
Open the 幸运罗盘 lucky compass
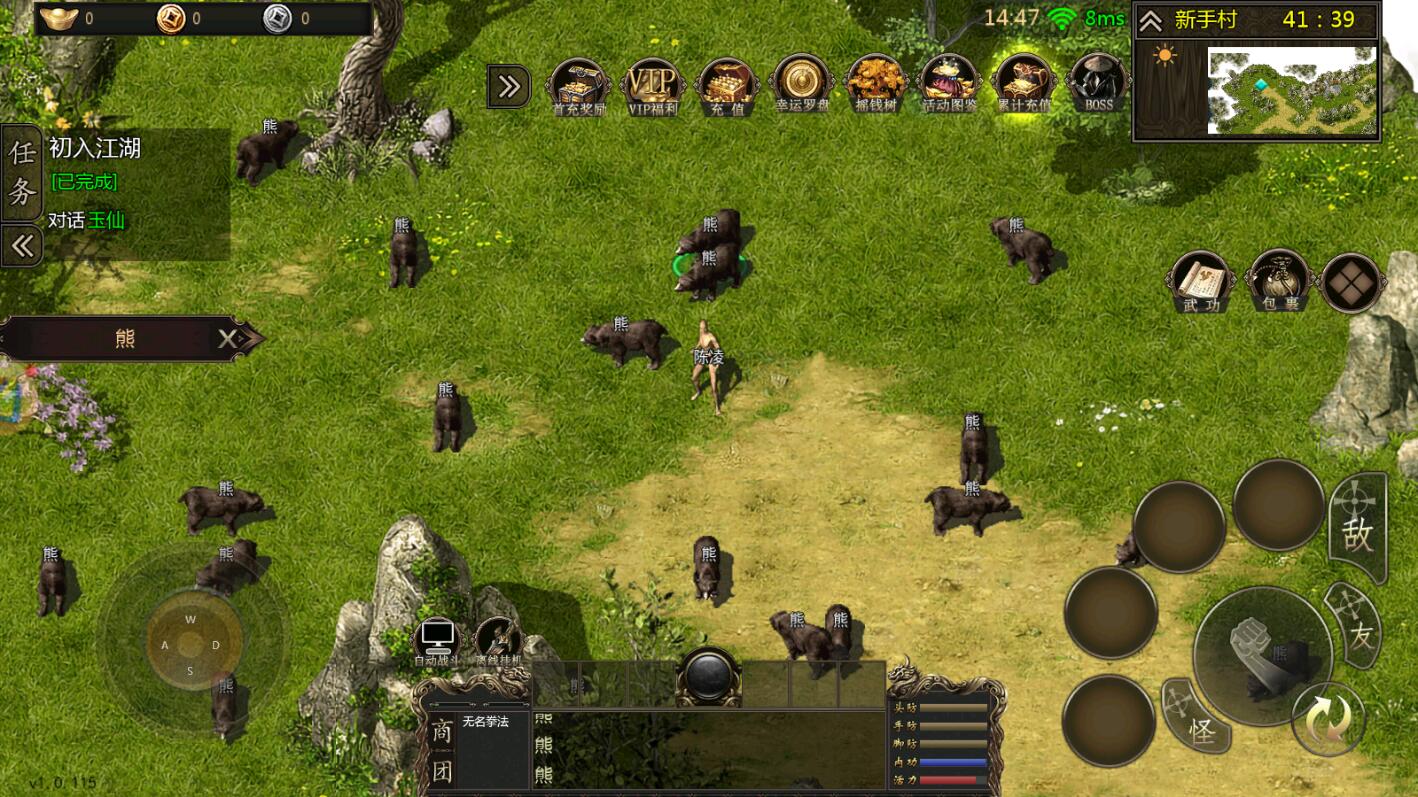coord(802,85)
